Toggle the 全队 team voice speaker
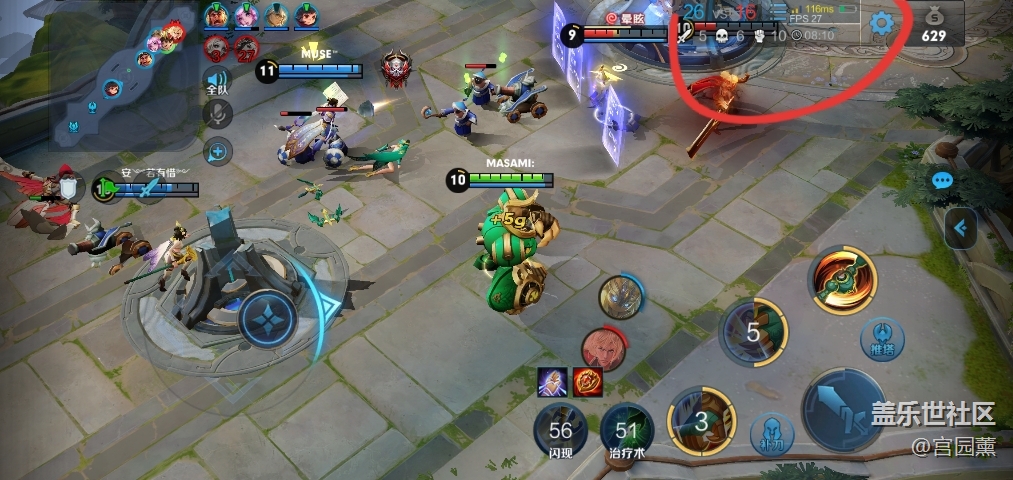The height and width of the screenshot is (480, 1013). (216, 81)
